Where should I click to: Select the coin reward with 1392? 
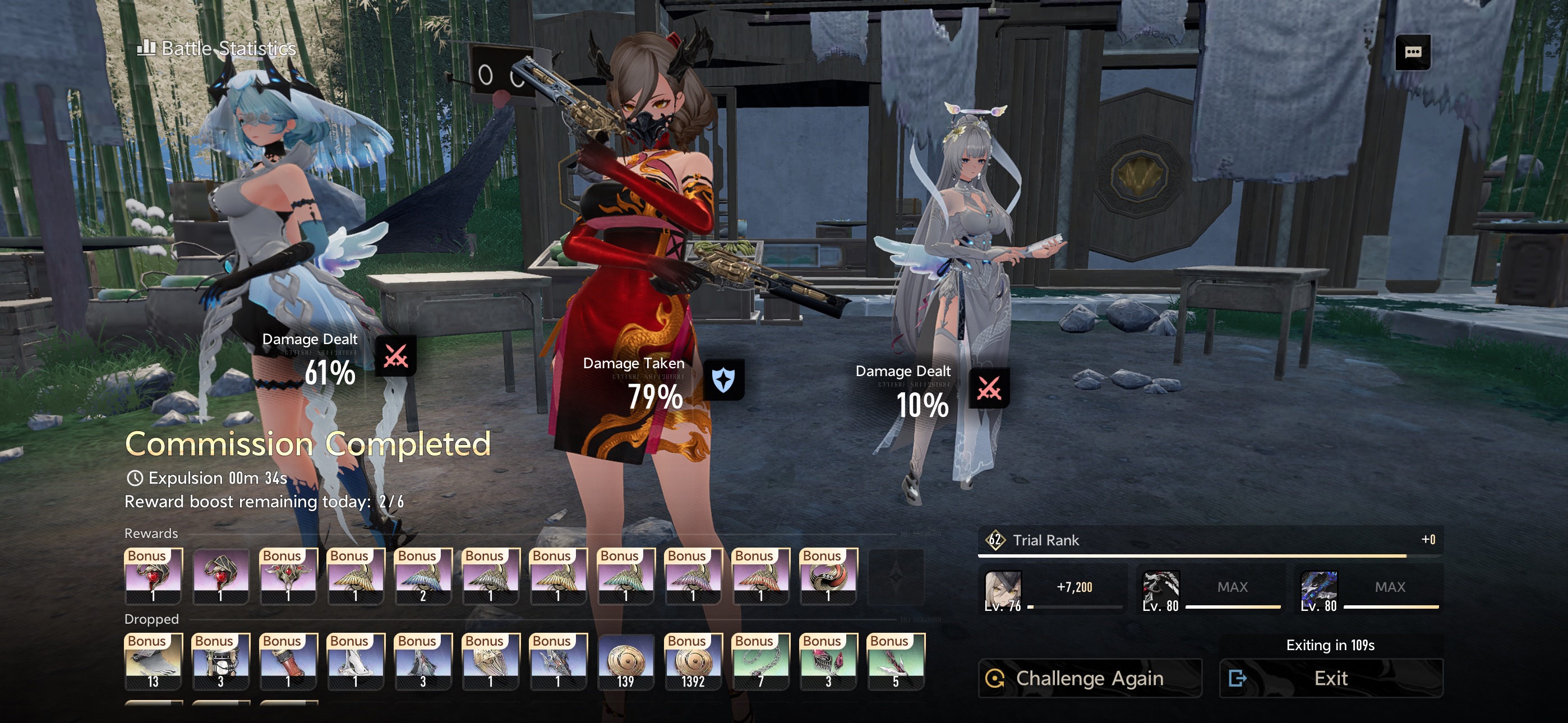pos(693,661)
